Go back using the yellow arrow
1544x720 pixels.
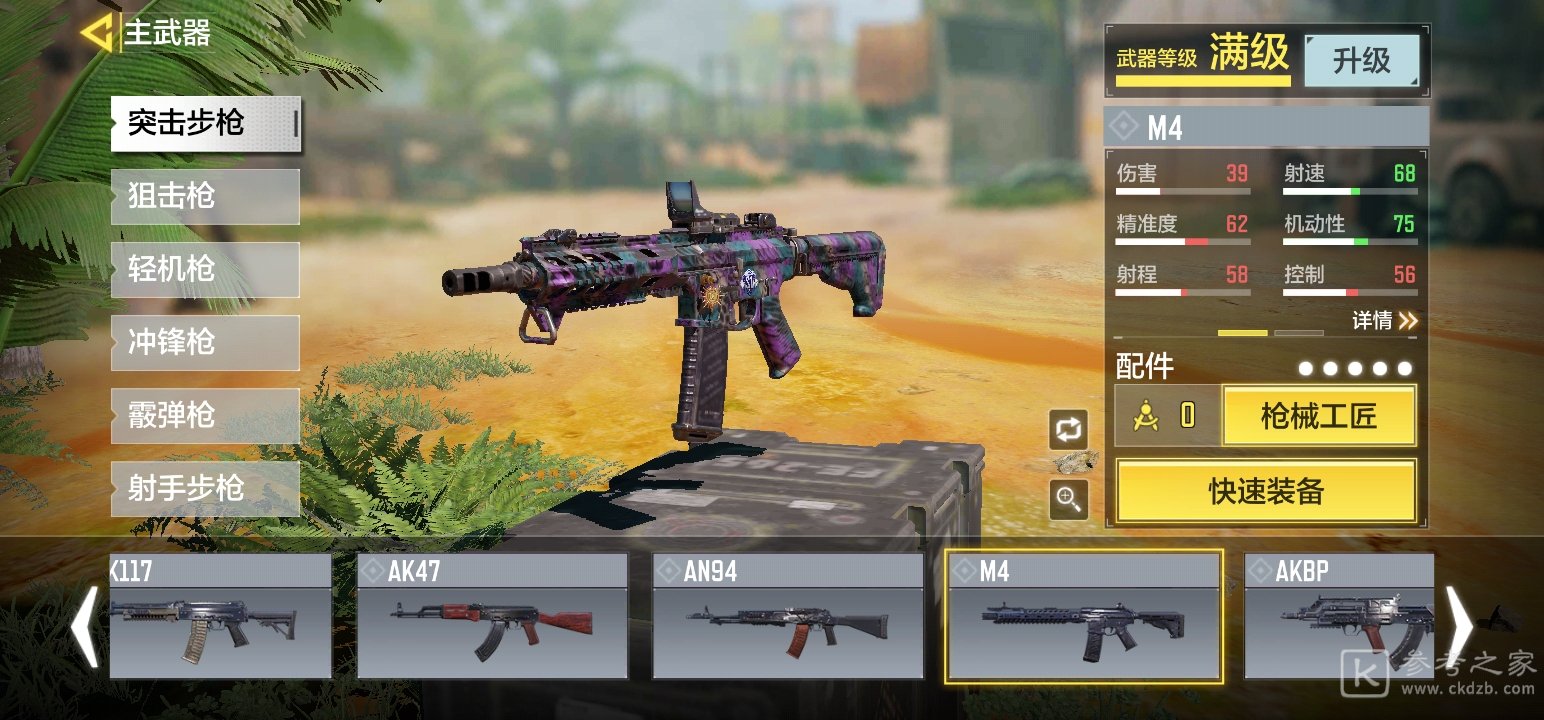coord(96,33)
